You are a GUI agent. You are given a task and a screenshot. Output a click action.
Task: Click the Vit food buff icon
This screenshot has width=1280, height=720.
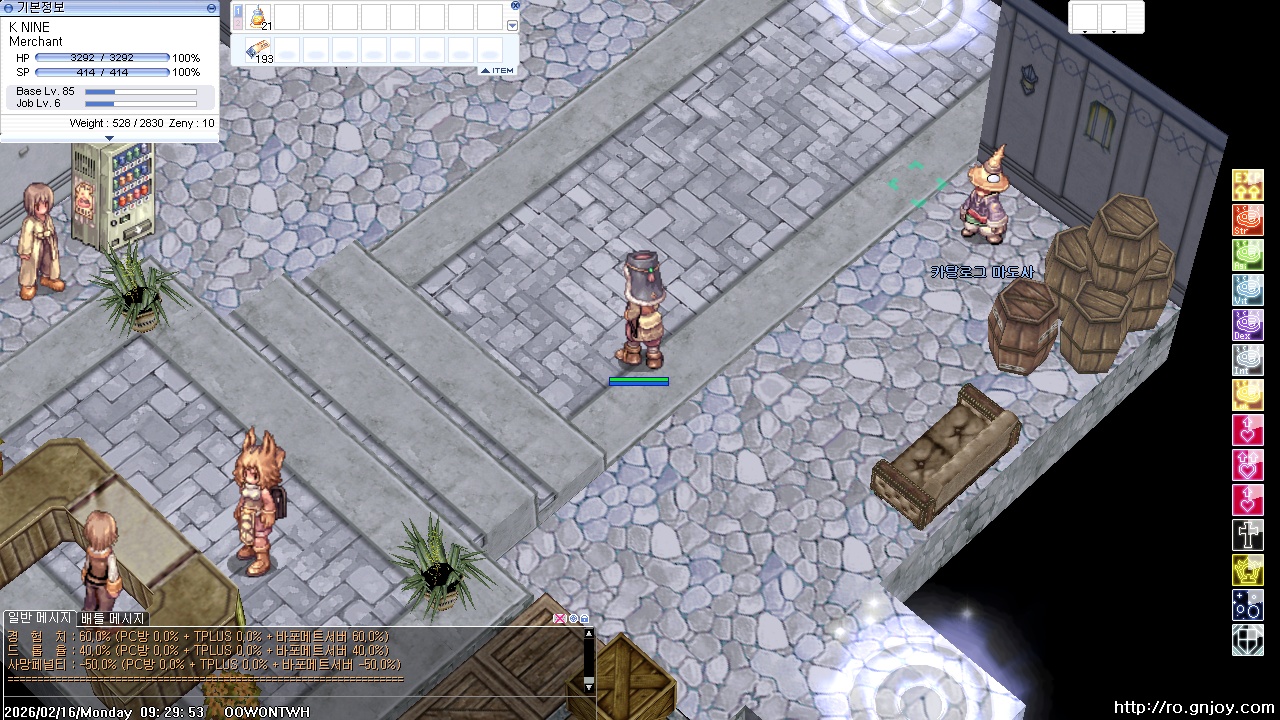(x=1247, y=290)
